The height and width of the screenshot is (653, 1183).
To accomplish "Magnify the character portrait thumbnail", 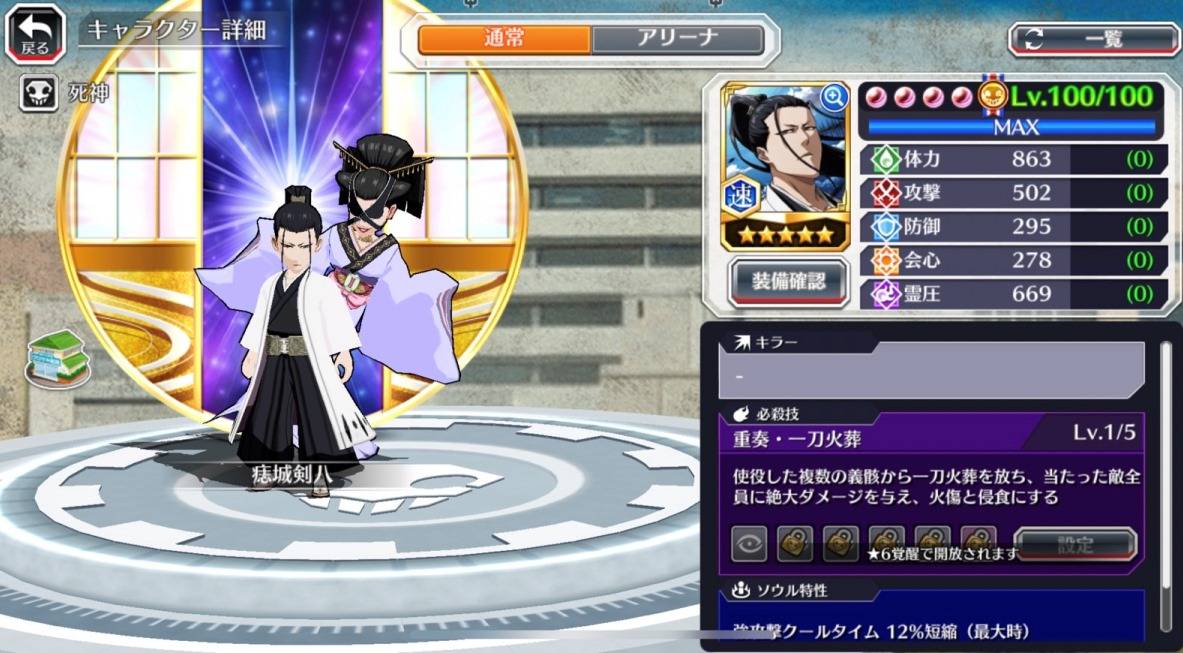I will tap(833, 97).
